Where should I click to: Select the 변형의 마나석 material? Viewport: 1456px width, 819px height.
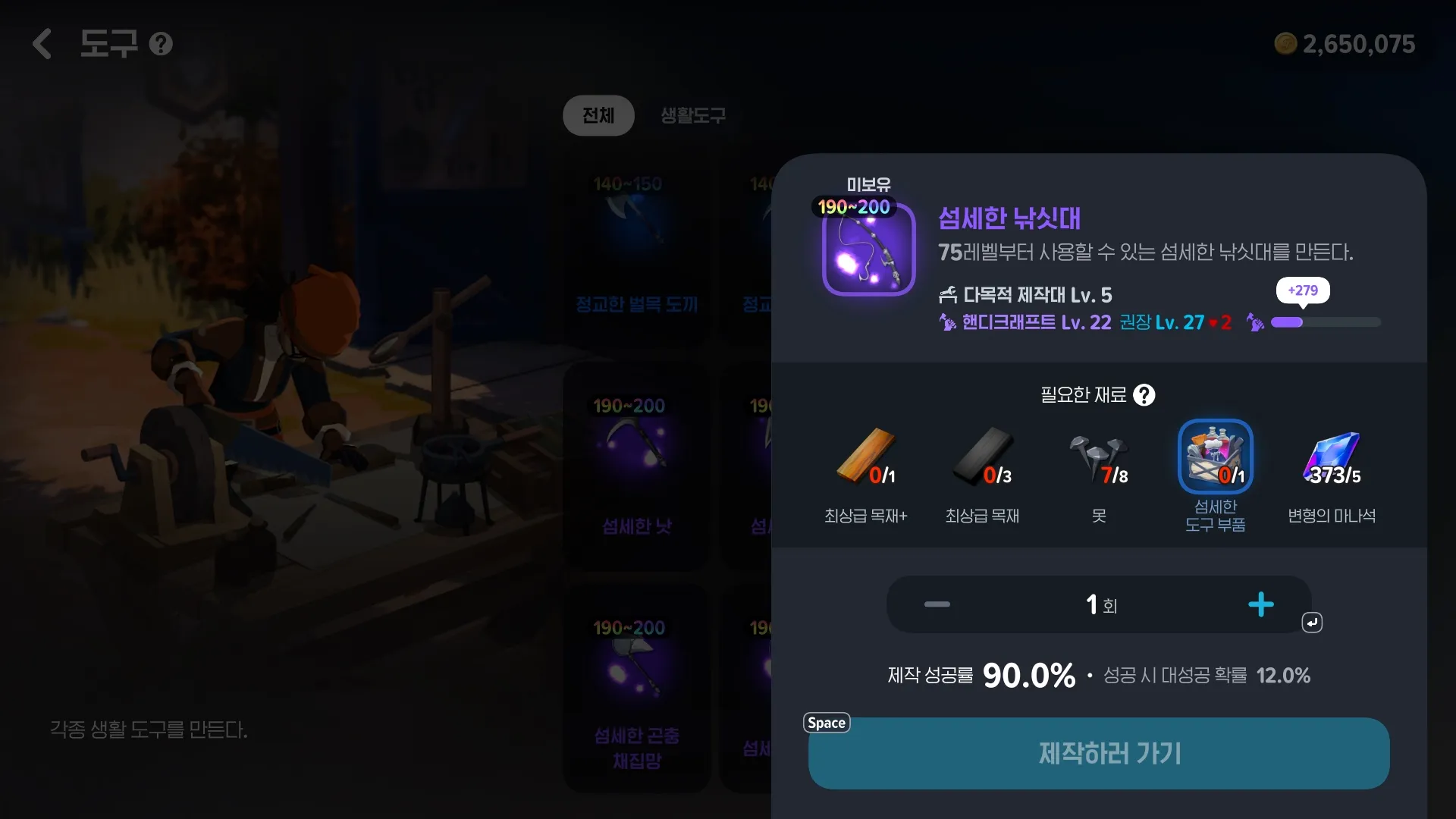coord(1332,458)
